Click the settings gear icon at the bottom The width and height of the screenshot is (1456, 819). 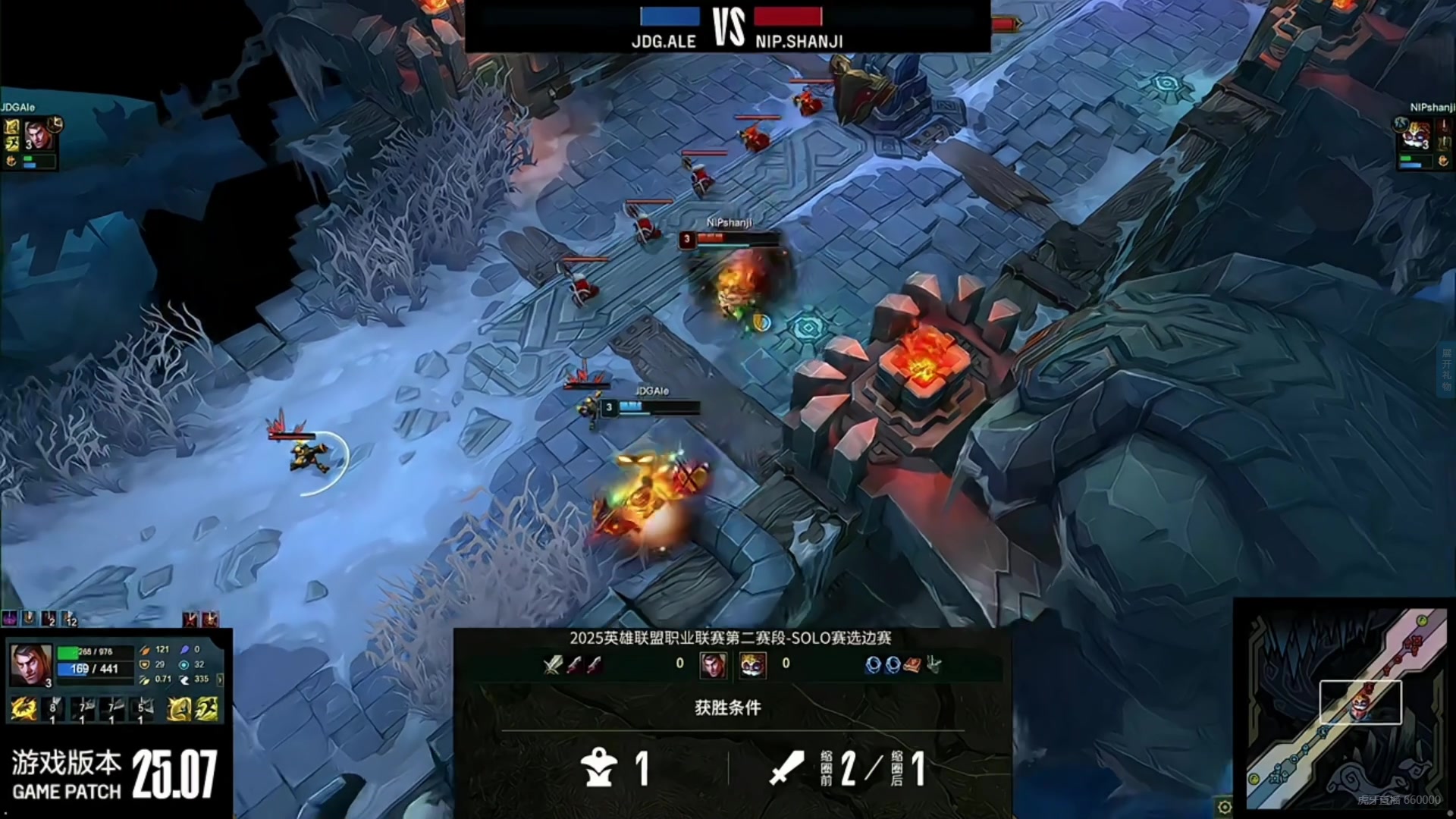(1225, 807)
